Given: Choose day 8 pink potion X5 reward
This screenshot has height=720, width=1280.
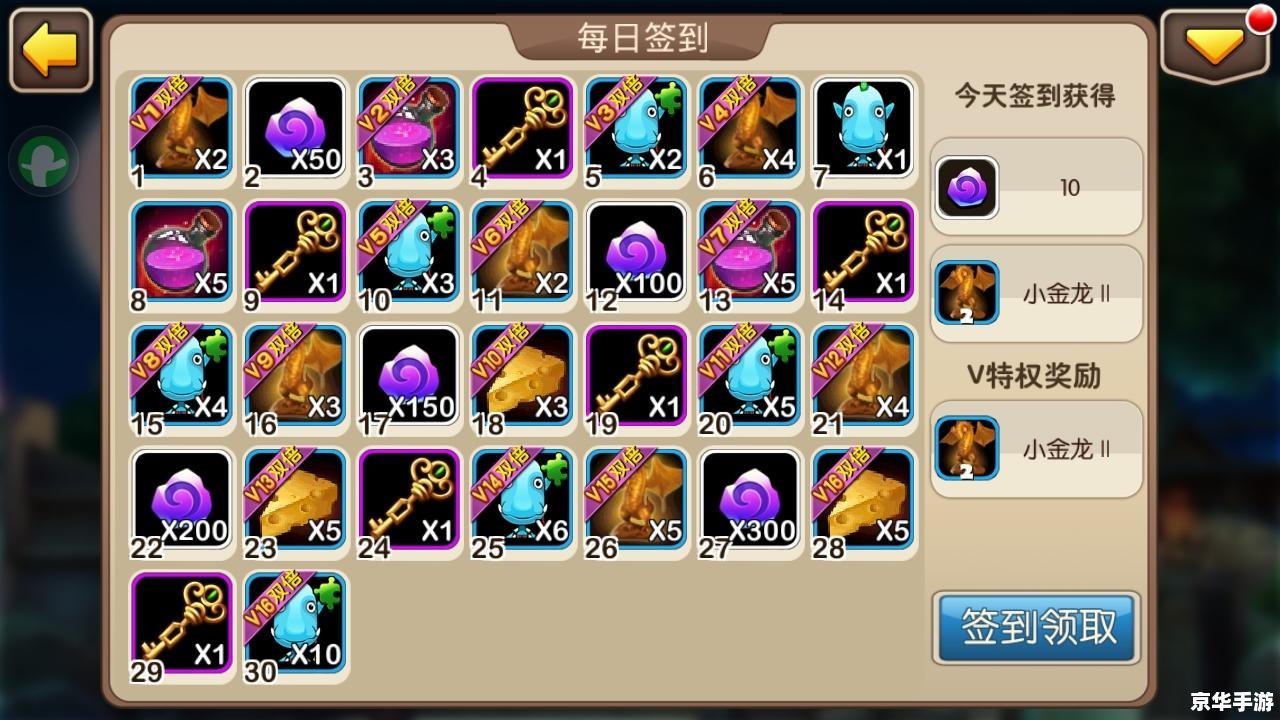Looking at the screenshot, I should (x=182, y=253).
